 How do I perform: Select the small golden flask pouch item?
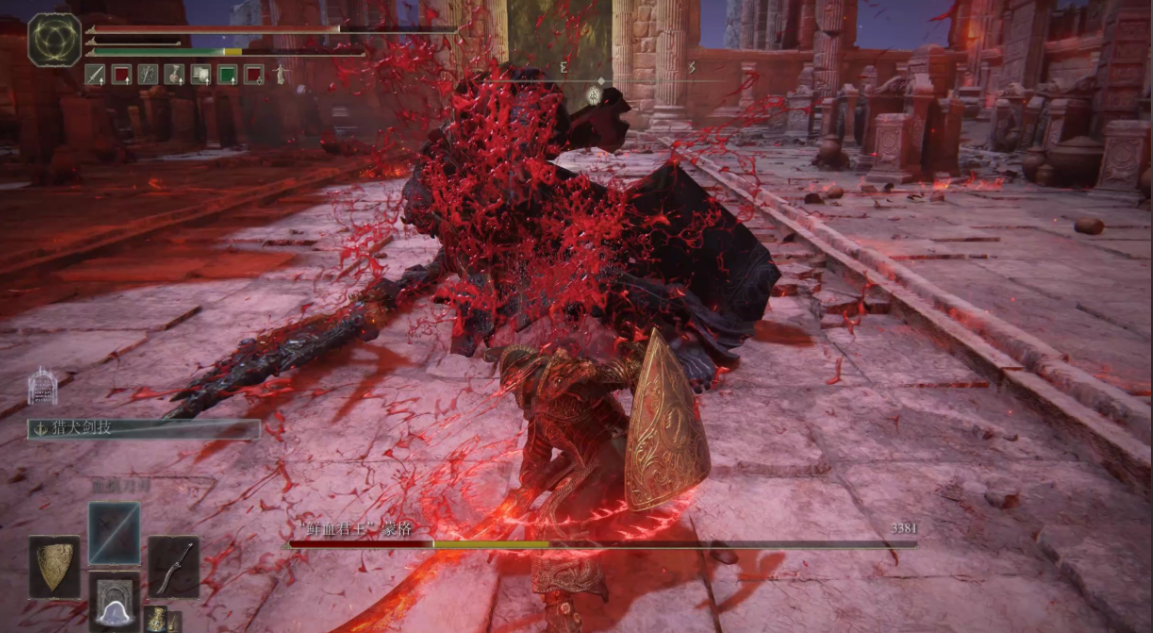click(155, 619)
